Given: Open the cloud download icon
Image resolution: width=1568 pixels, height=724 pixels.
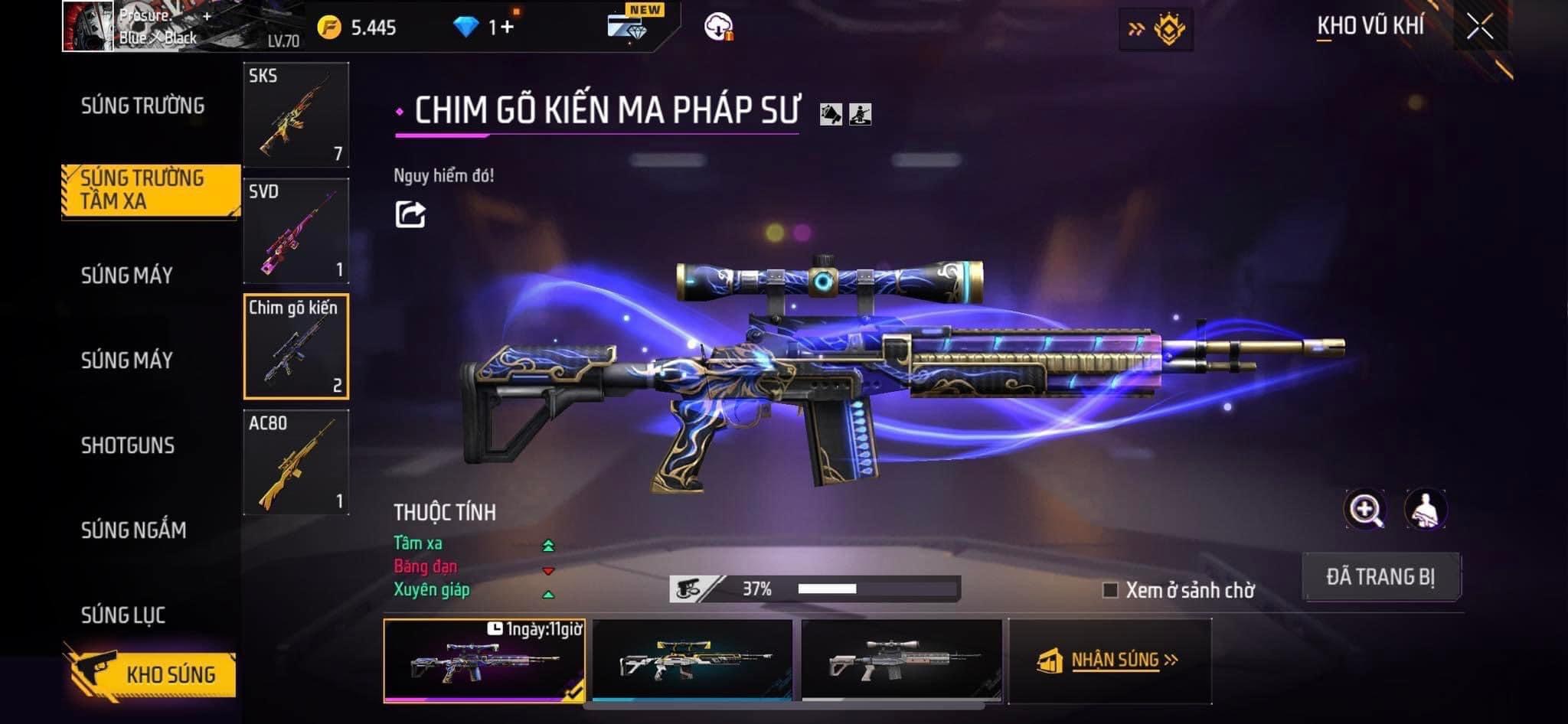Looking at the screenshot, I should 718,28.
